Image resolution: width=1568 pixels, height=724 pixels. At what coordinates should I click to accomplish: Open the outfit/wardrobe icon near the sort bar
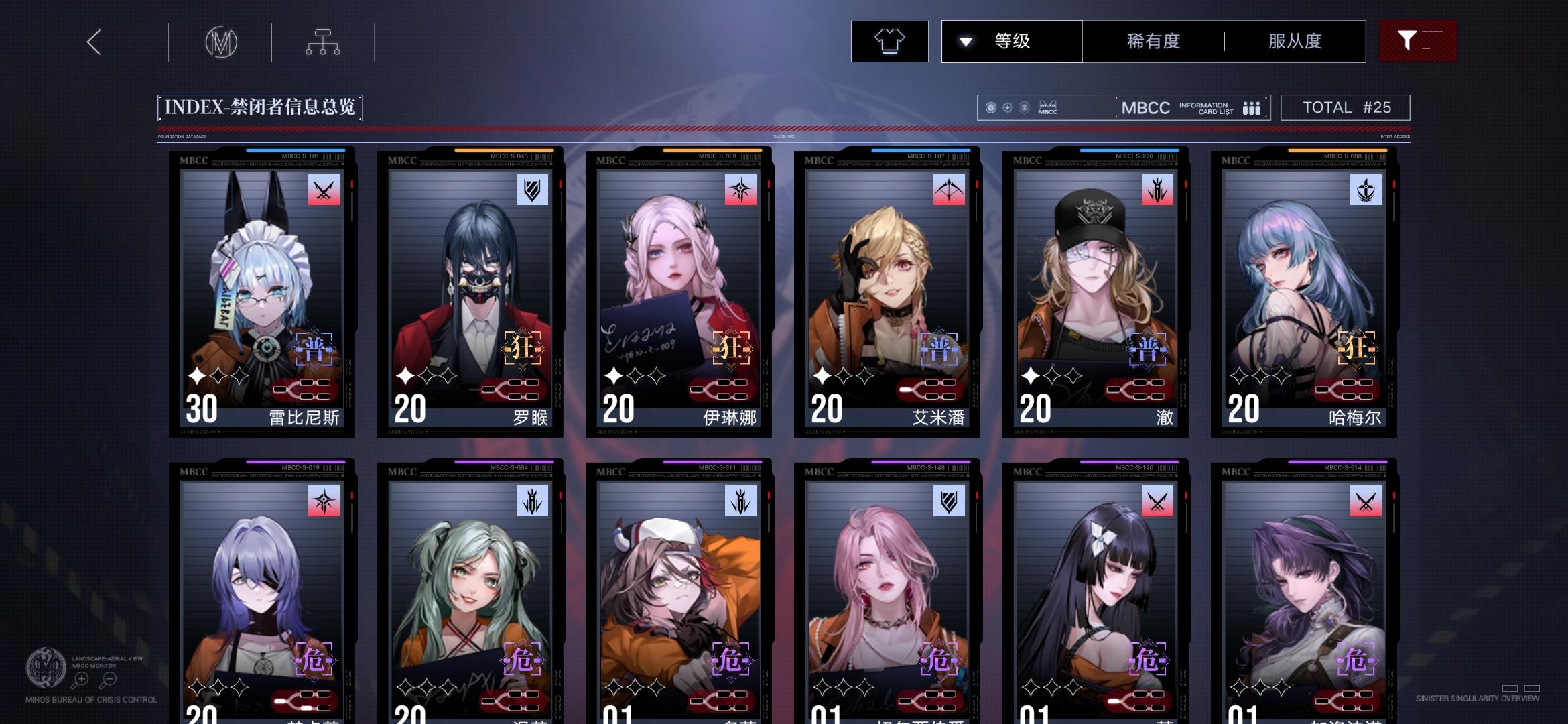pyautogui.click(x=889, y=41)
